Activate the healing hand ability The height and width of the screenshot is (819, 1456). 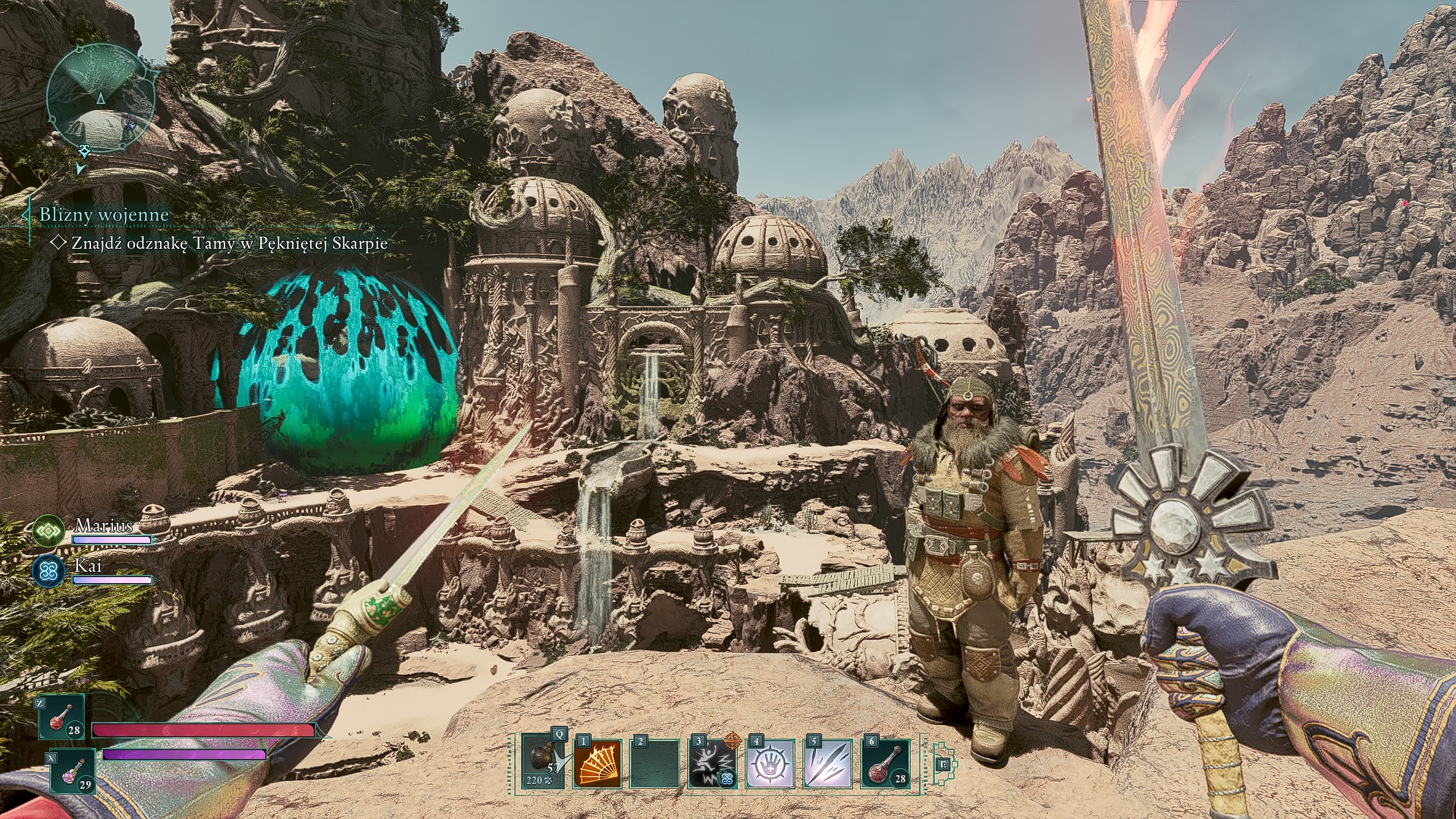tap(770, 763)
